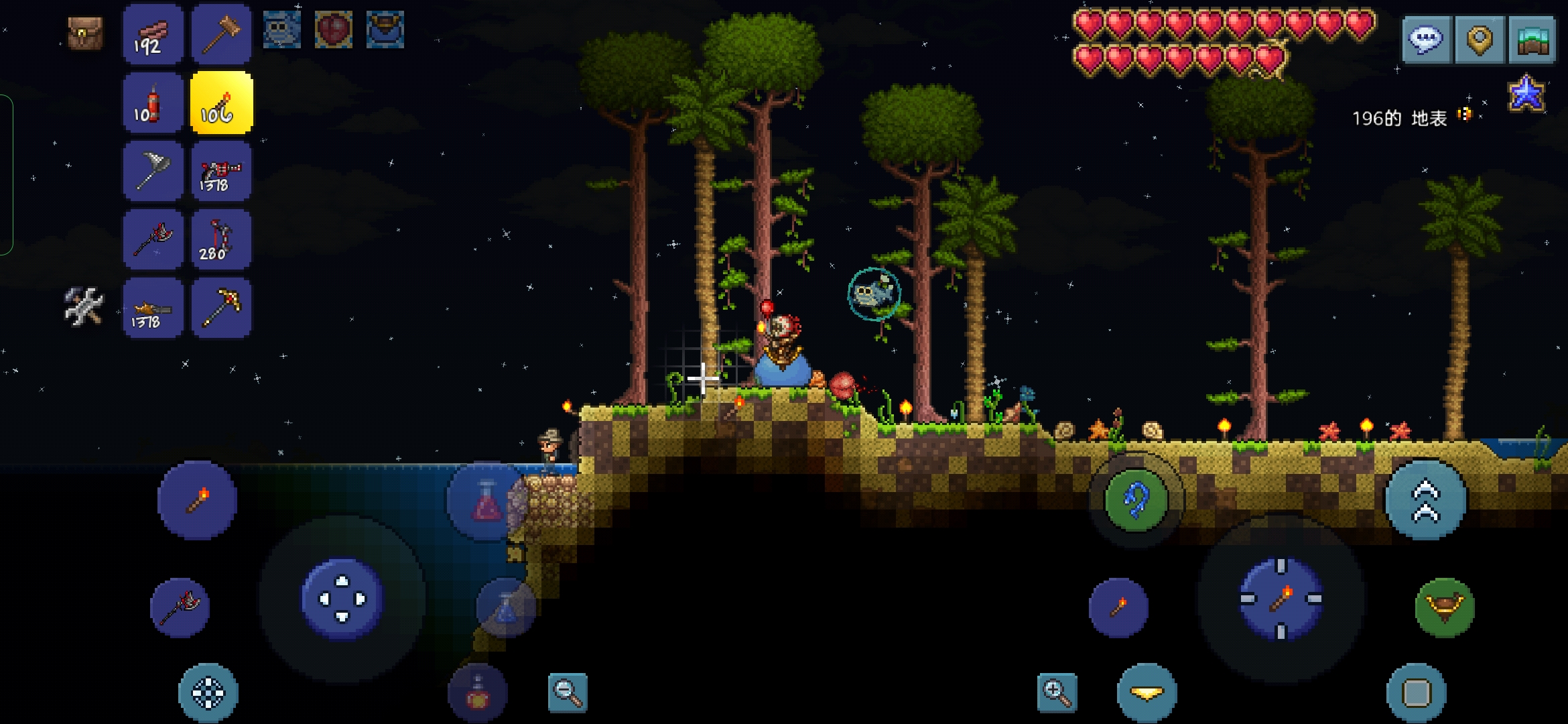
Task: Select the golden pickaxe hotbar slot
Action: [x=221, y=308]
